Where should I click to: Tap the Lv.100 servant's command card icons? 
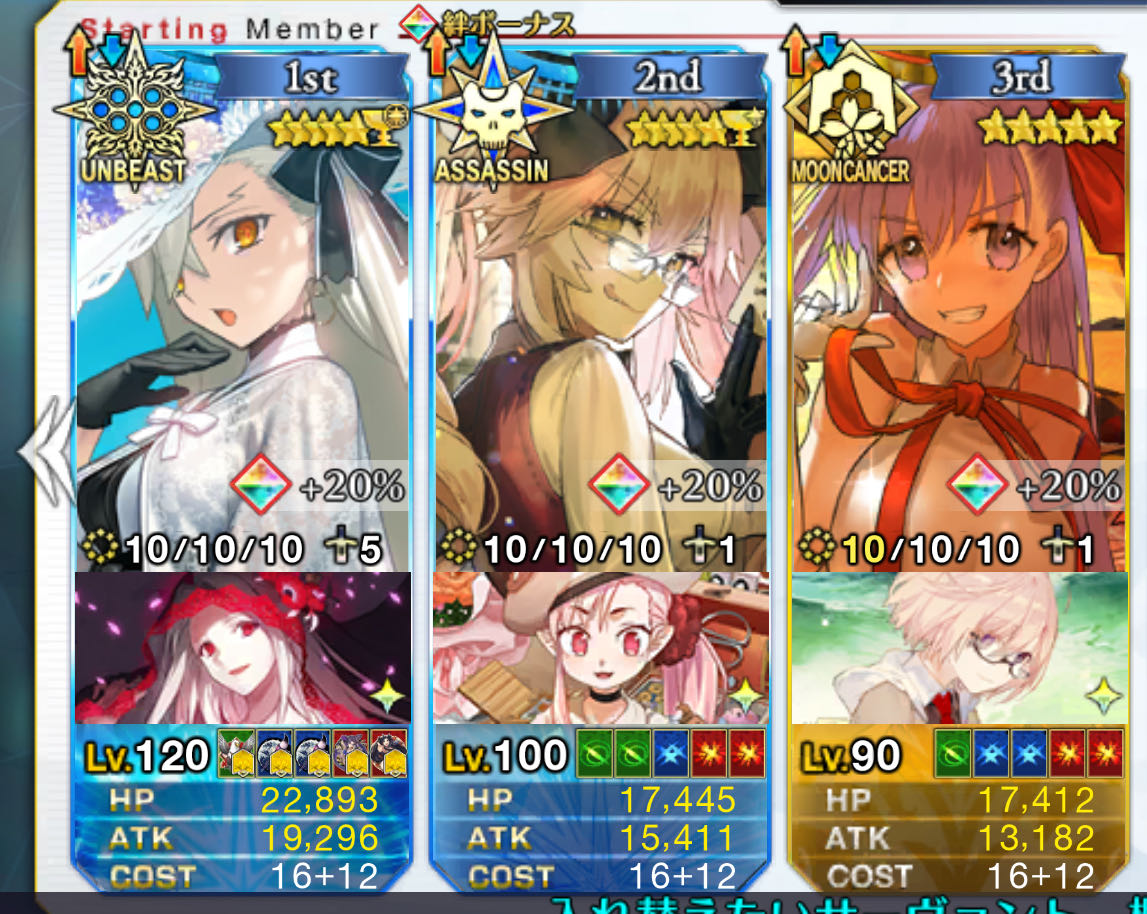pyautogui.click(x=671, y=755)
